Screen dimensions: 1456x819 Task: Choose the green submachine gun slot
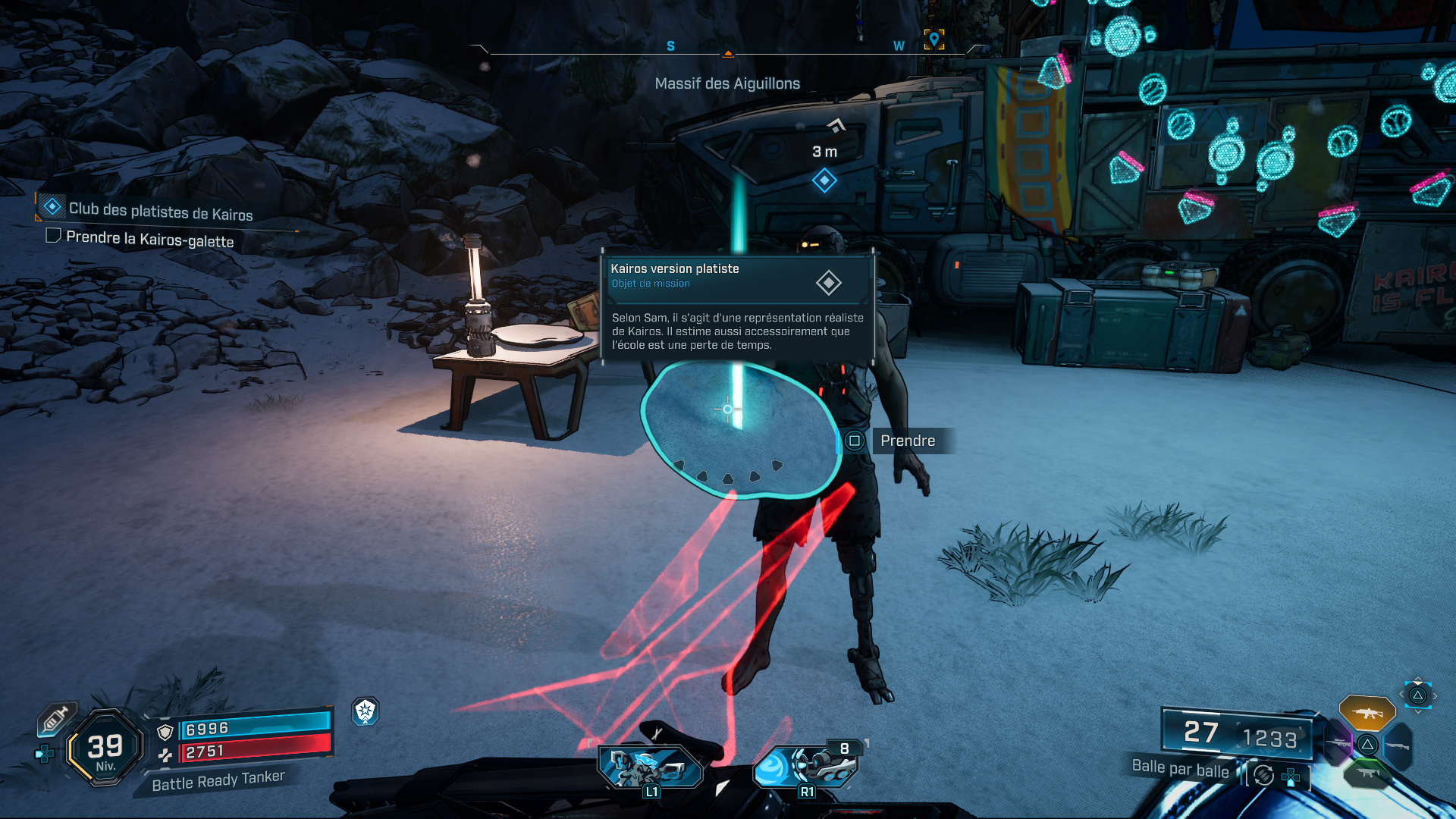click(1367, 773)
